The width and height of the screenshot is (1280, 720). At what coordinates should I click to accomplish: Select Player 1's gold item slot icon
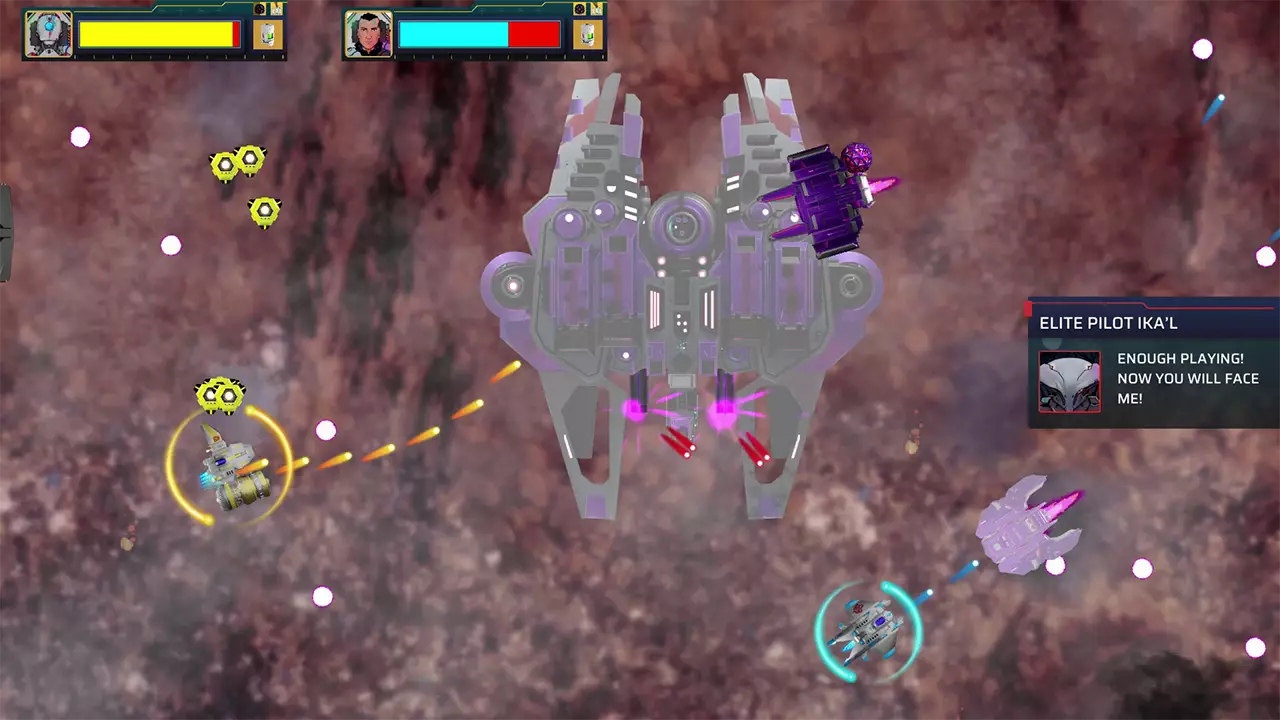pyautogui.click(x=267, y=33)
